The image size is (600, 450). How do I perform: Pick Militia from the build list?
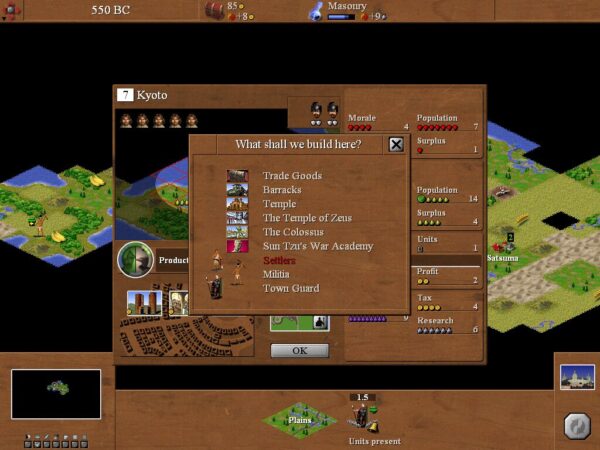click(276, 274)
